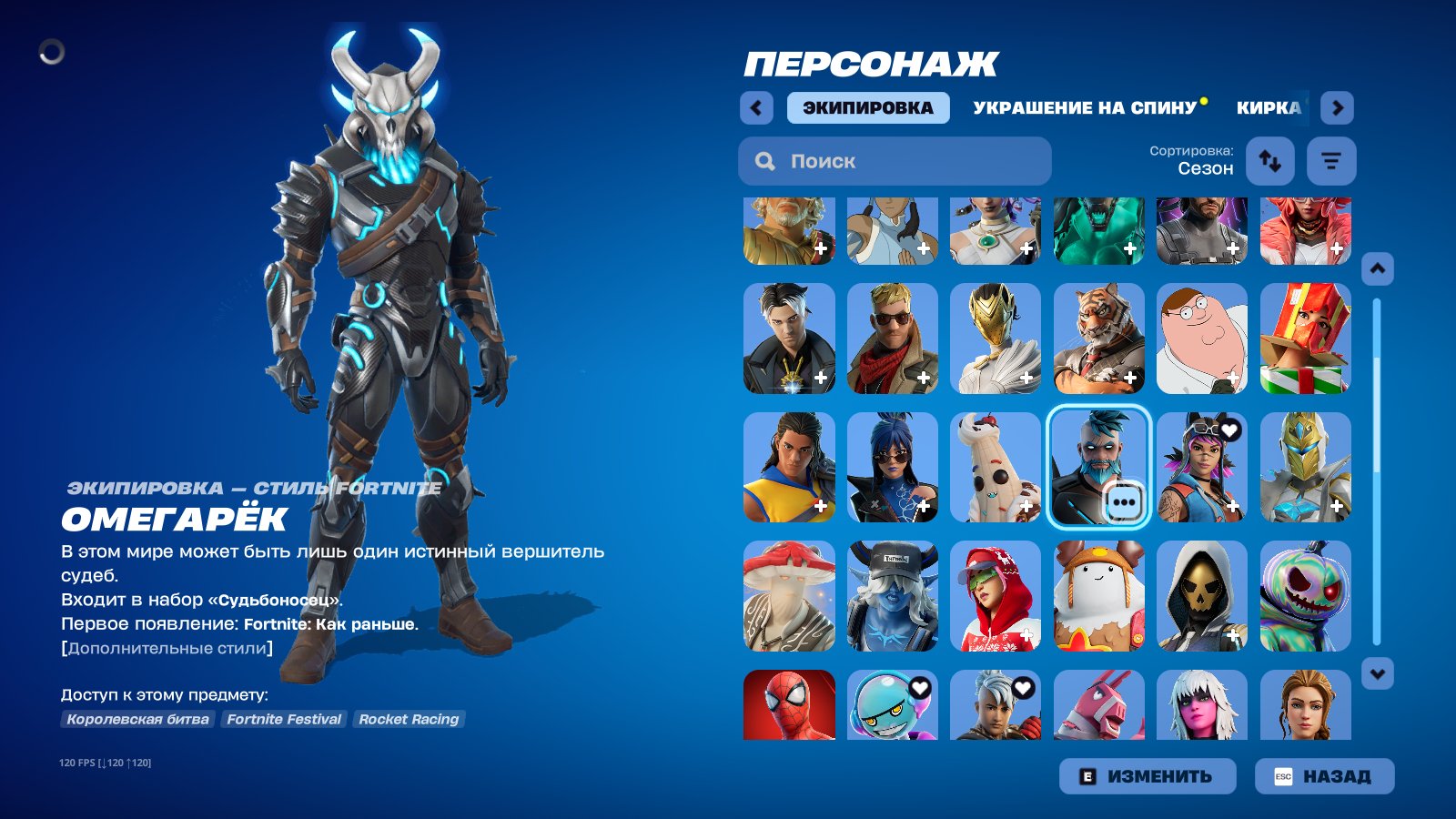Open the filter icon next to sorting
This screenshot has width=1456, height=819.
[1331, 161]
